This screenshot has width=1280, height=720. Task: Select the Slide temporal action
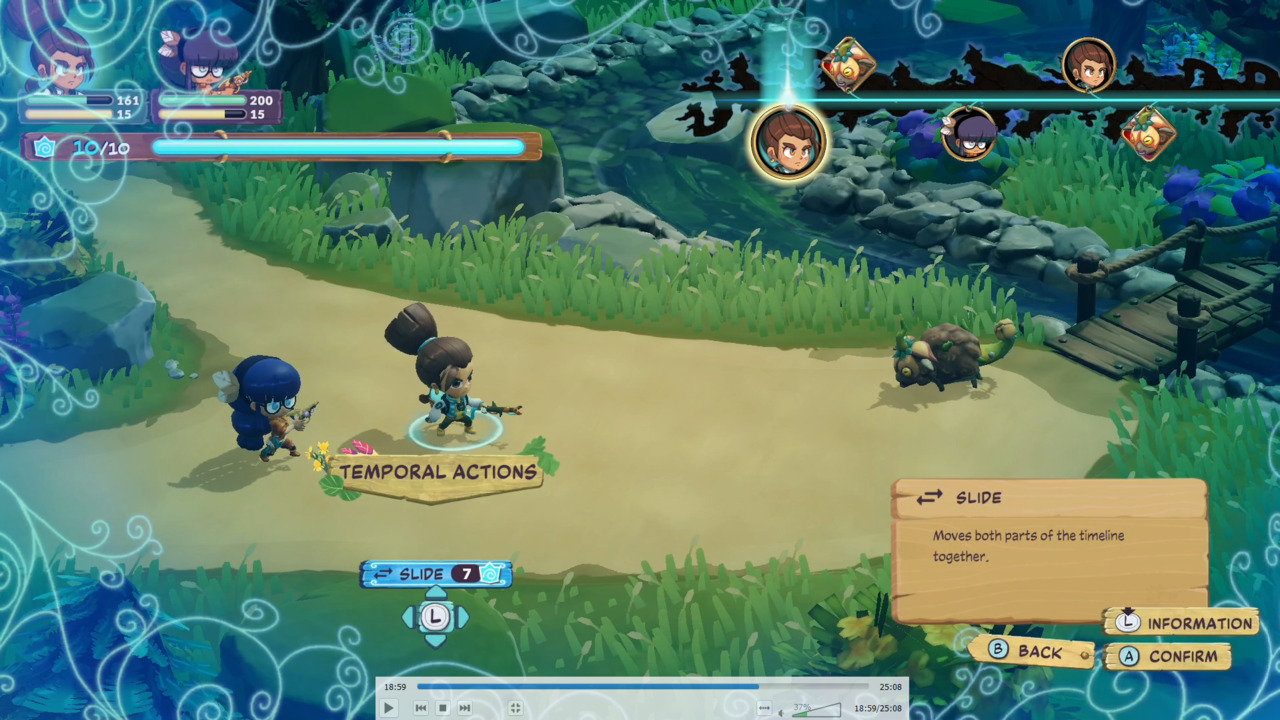(436, 574)
